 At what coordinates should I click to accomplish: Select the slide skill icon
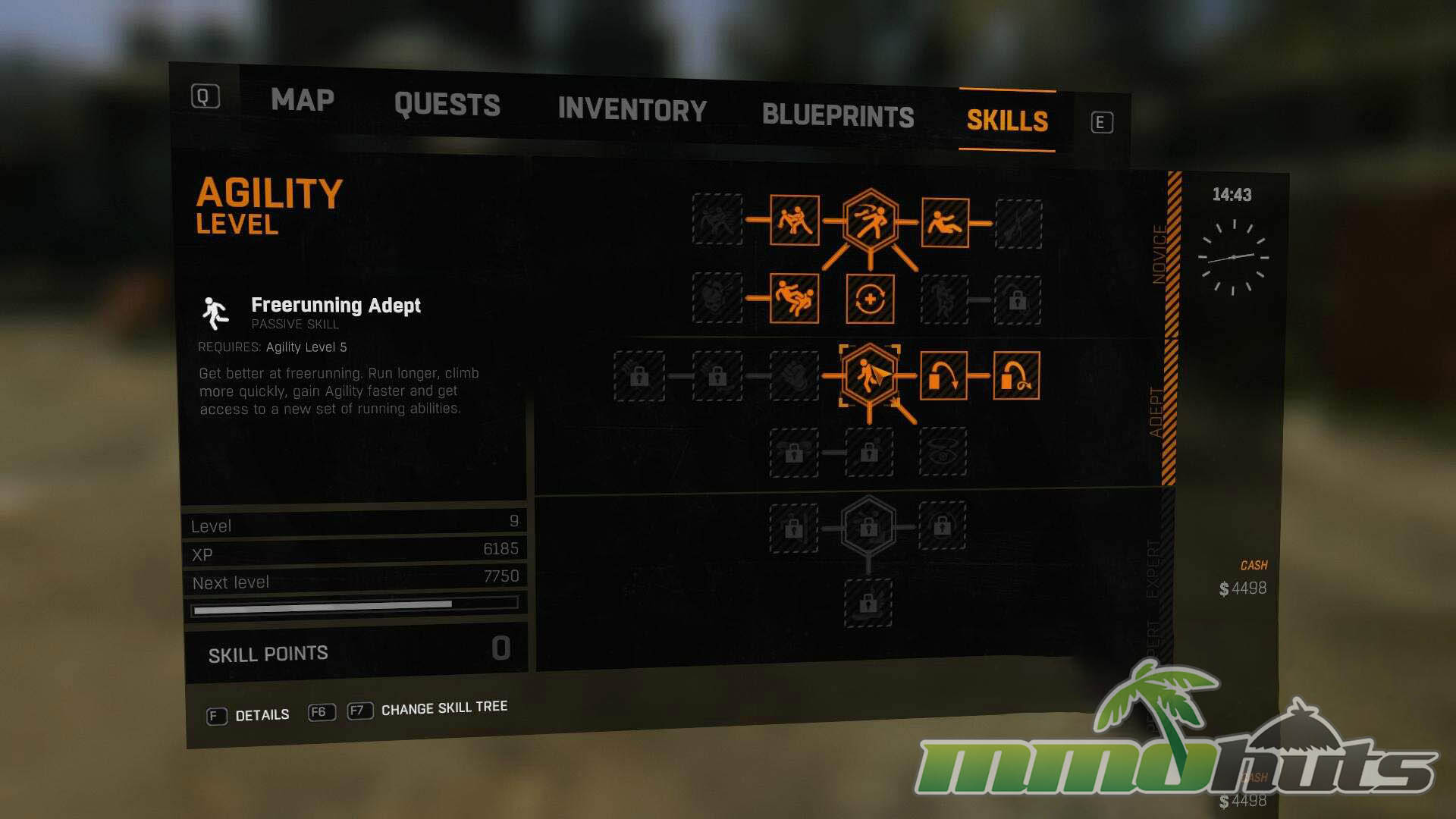945,222
